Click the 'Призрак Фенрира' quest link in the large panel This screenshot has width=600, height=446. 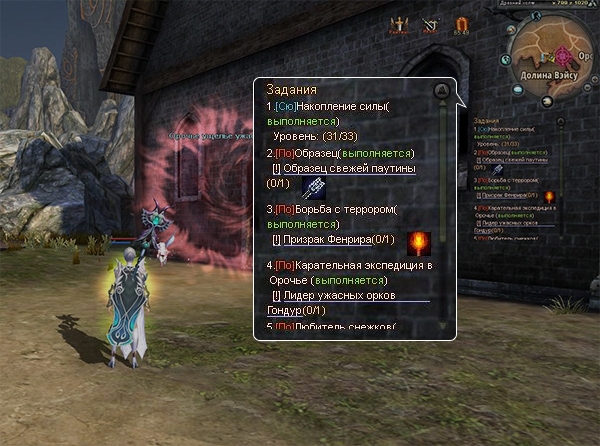pos(326,240)
